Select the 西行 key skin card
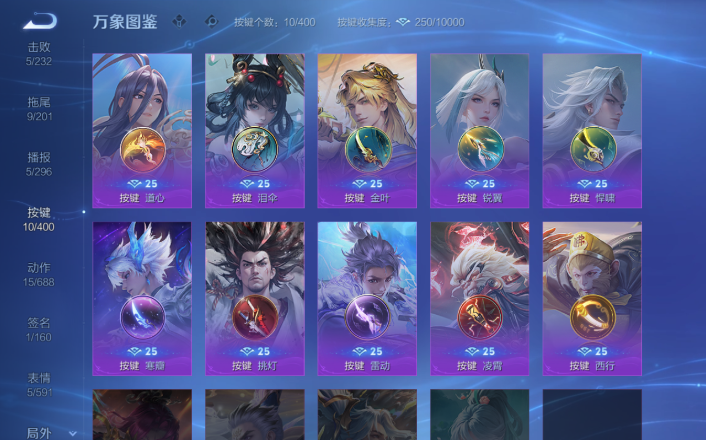Viewport: 706px width, 440px height. point(592,298)
